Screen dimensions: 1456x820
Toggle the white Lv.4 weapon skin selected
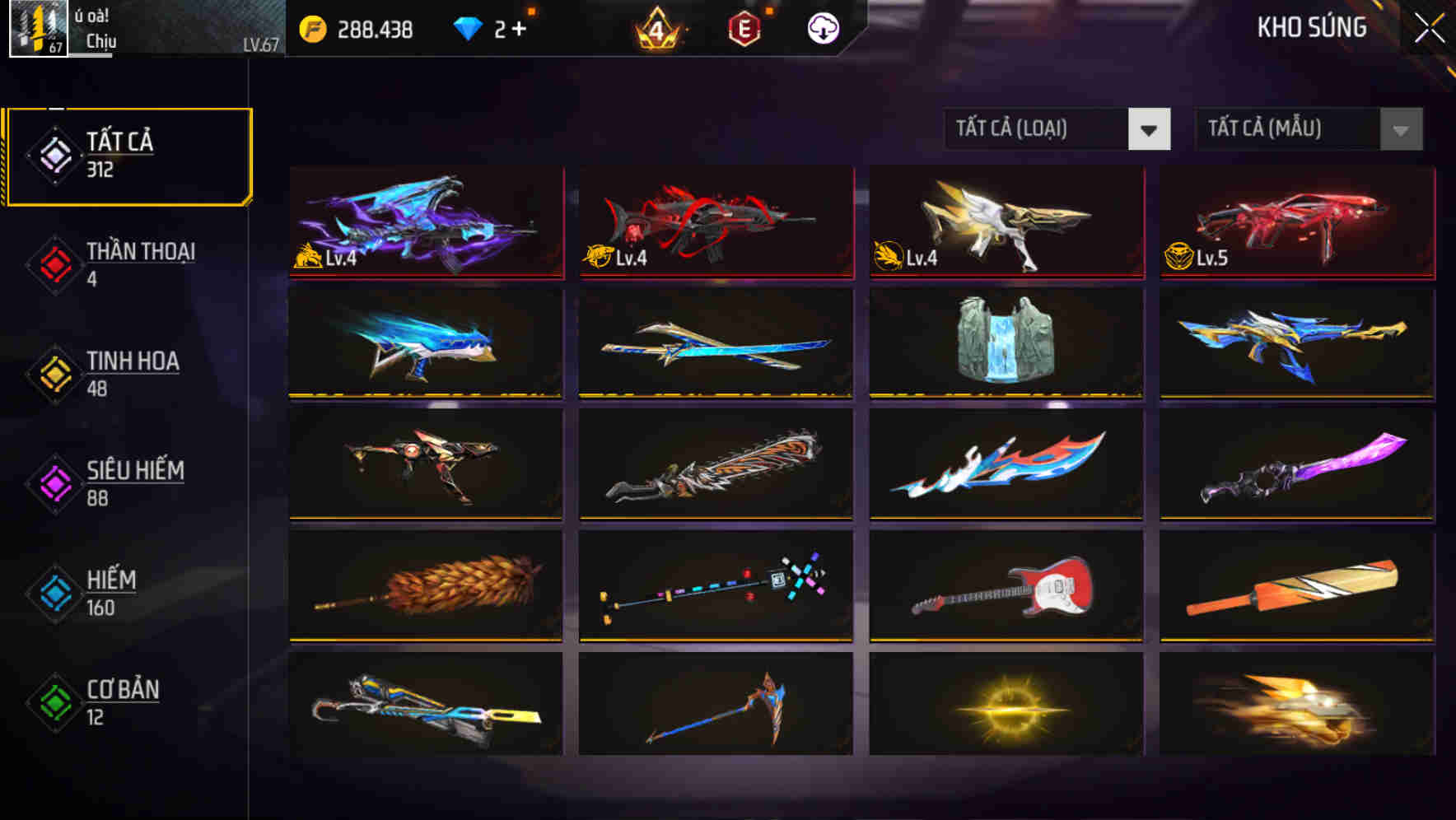pyautogui.click(x=1006, y=222)
